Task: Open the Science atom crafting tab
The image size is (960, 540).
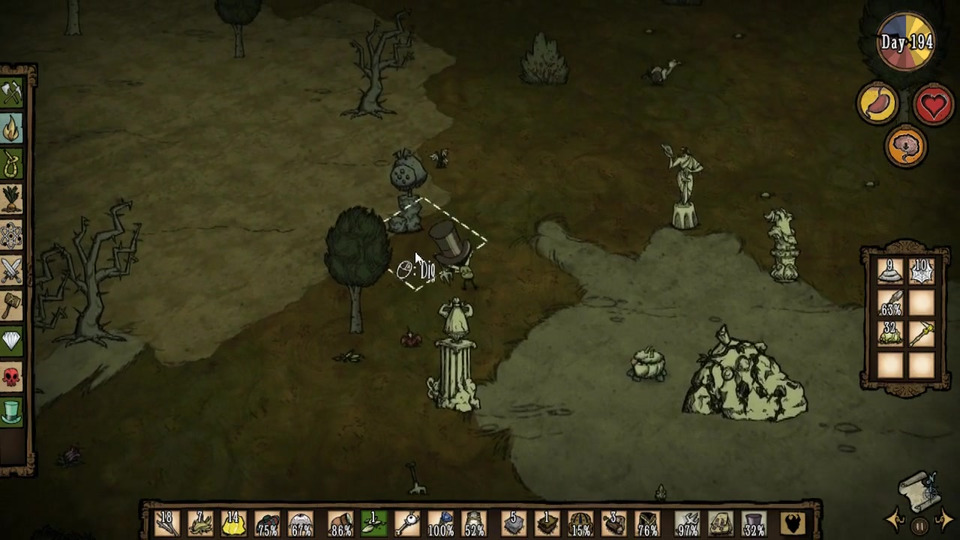Action: tap(12, 234)
